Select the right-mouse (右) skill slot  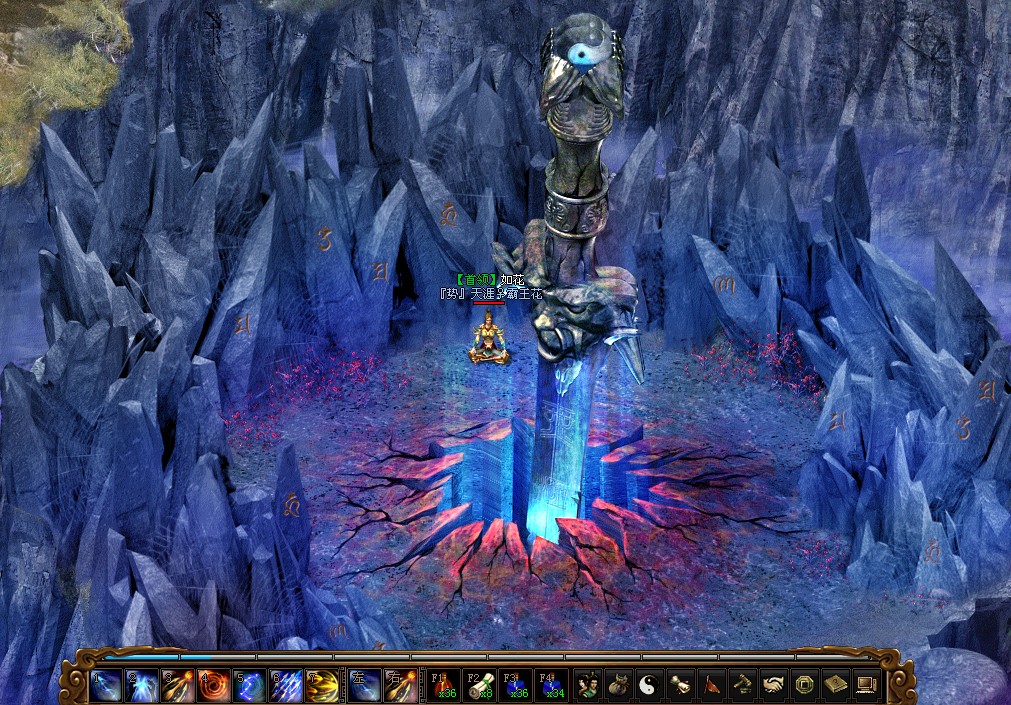tap(400, 685)
